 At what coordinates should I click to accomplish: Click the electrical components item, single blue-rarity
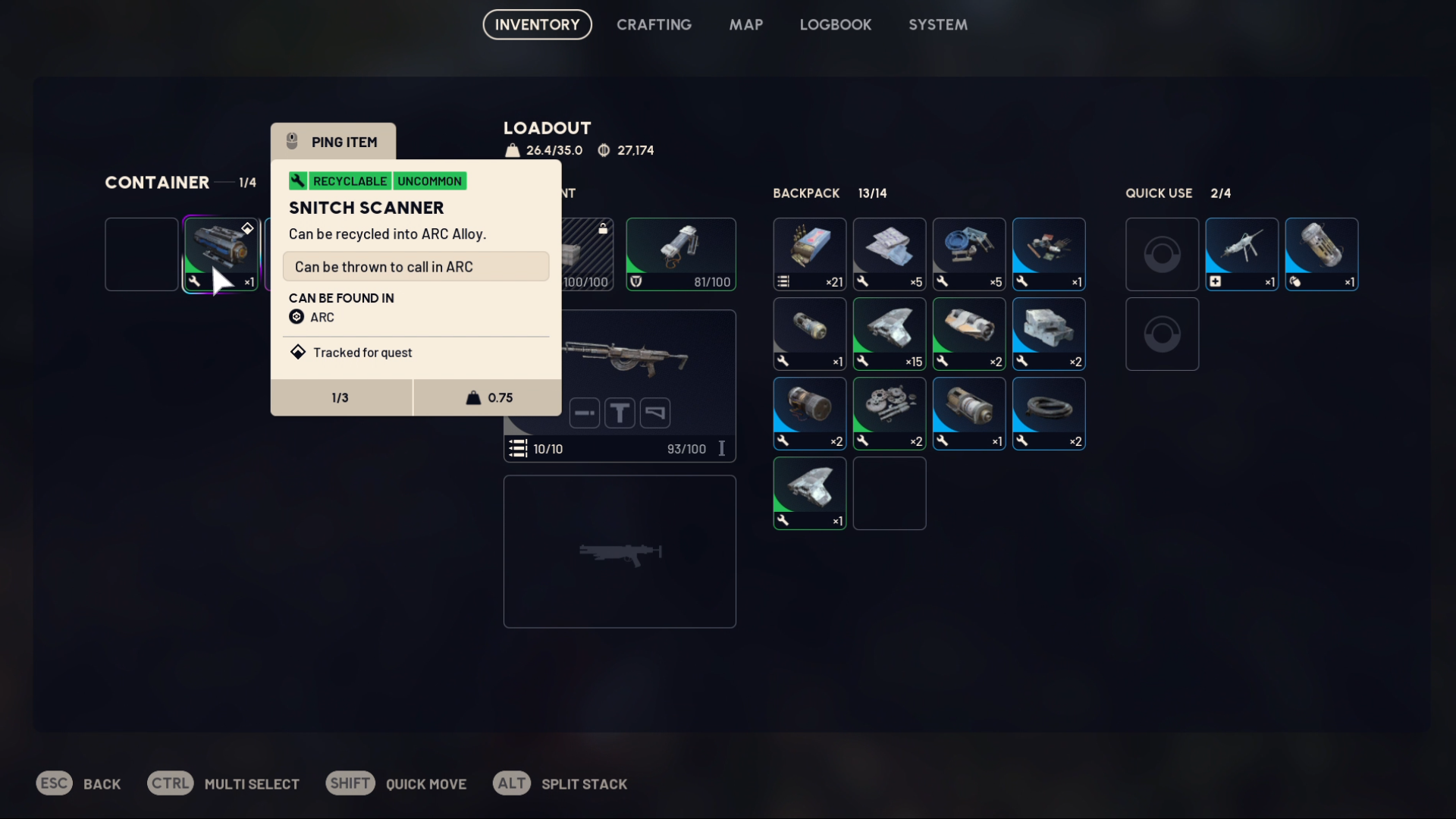coord(1048,254)
